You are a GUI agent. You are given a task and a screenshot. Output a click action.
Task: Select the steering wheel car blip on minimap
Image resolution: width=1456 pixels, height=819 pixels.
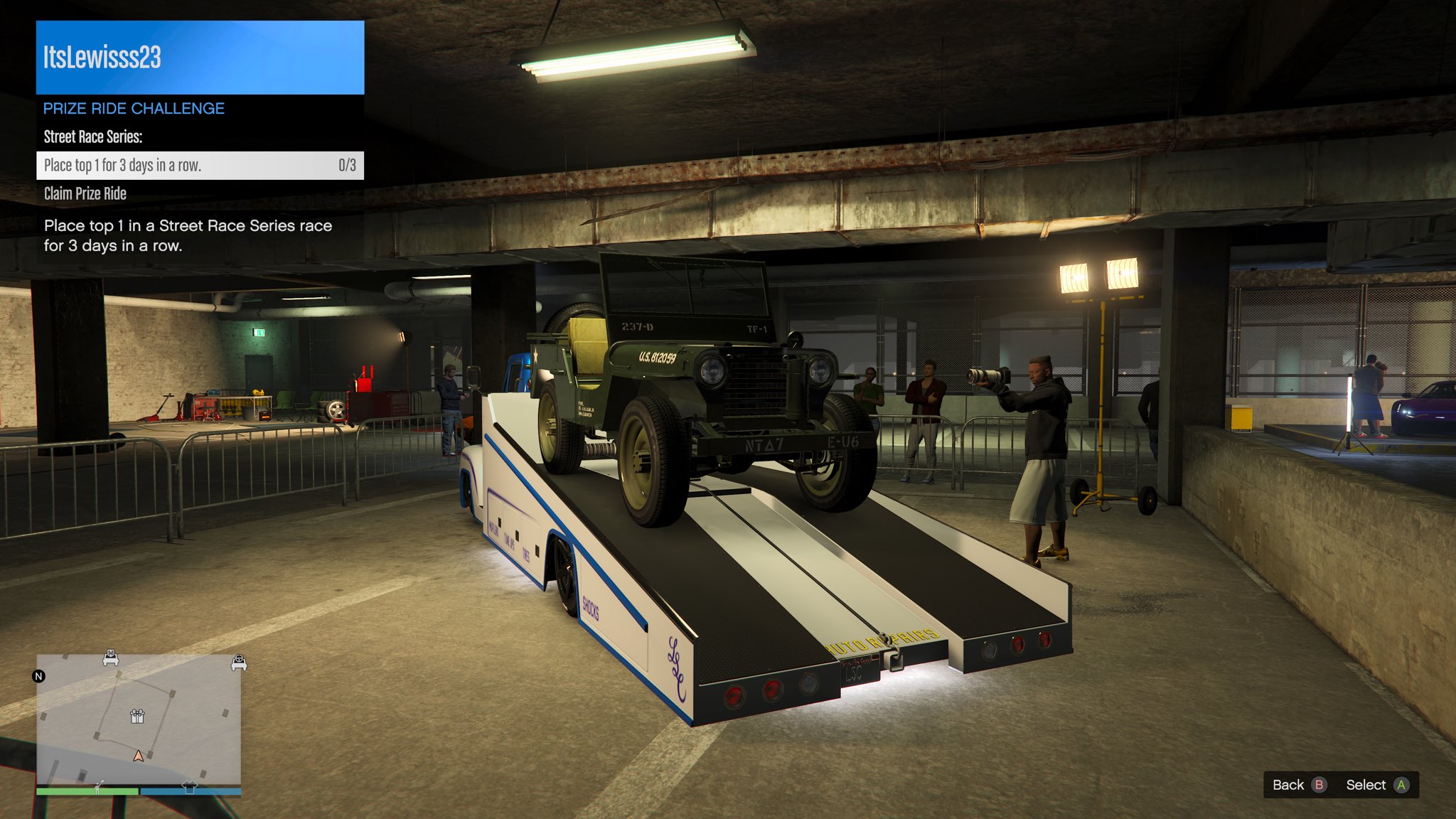pos(239,663)
